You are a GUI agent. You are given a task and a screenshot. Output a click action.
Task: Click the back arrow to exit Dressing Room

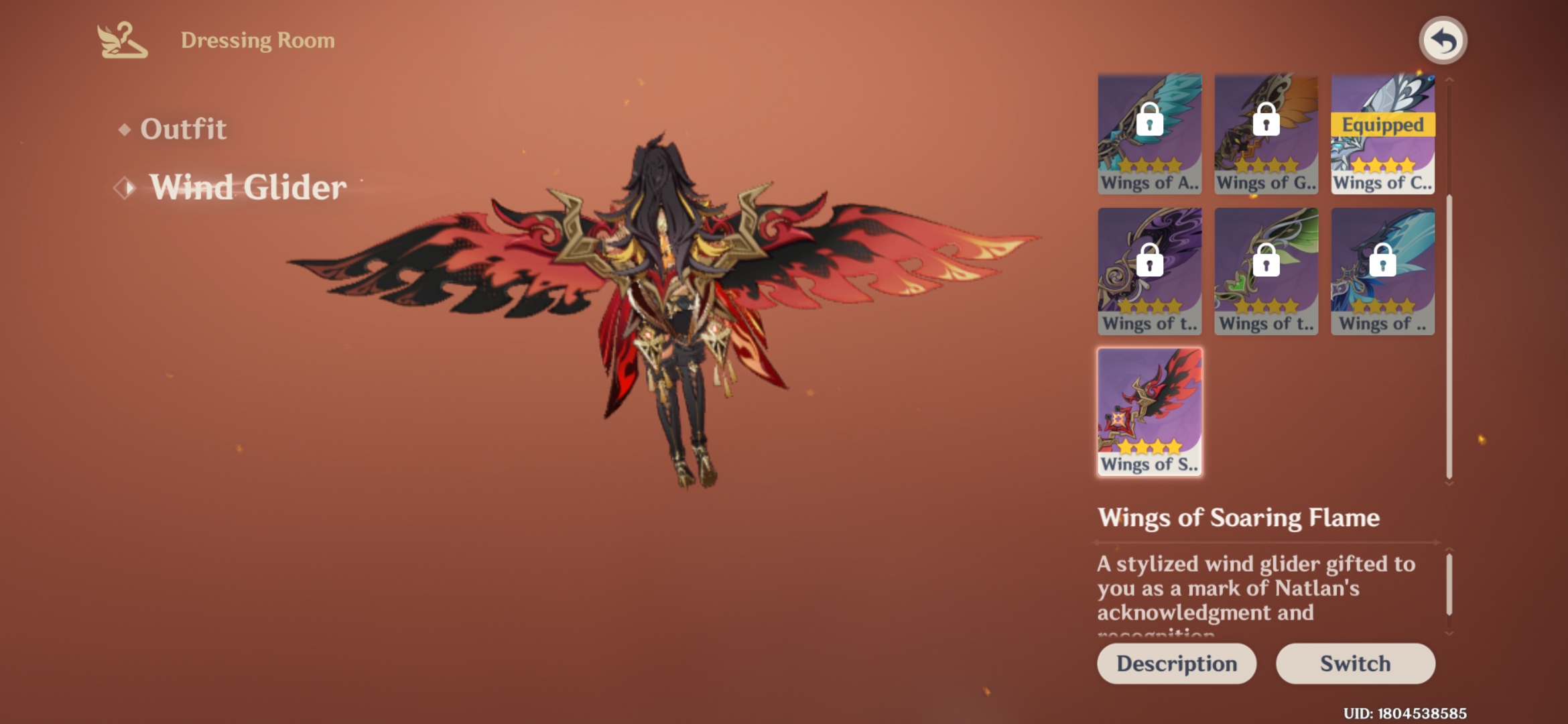pos(1443,40)
